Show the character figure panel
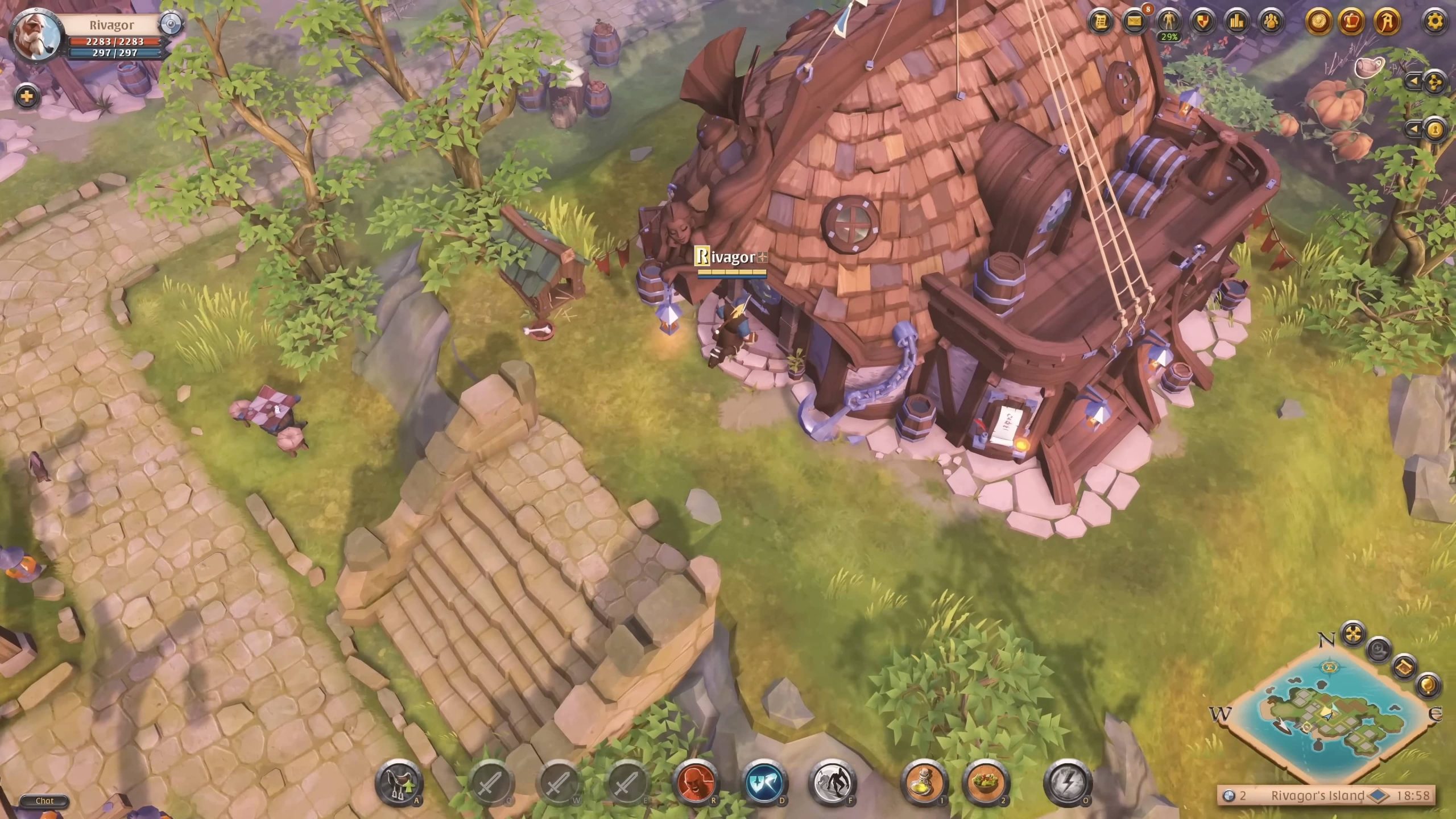Viewport: 1456px width, 819px height. [x=1169, y=22]
